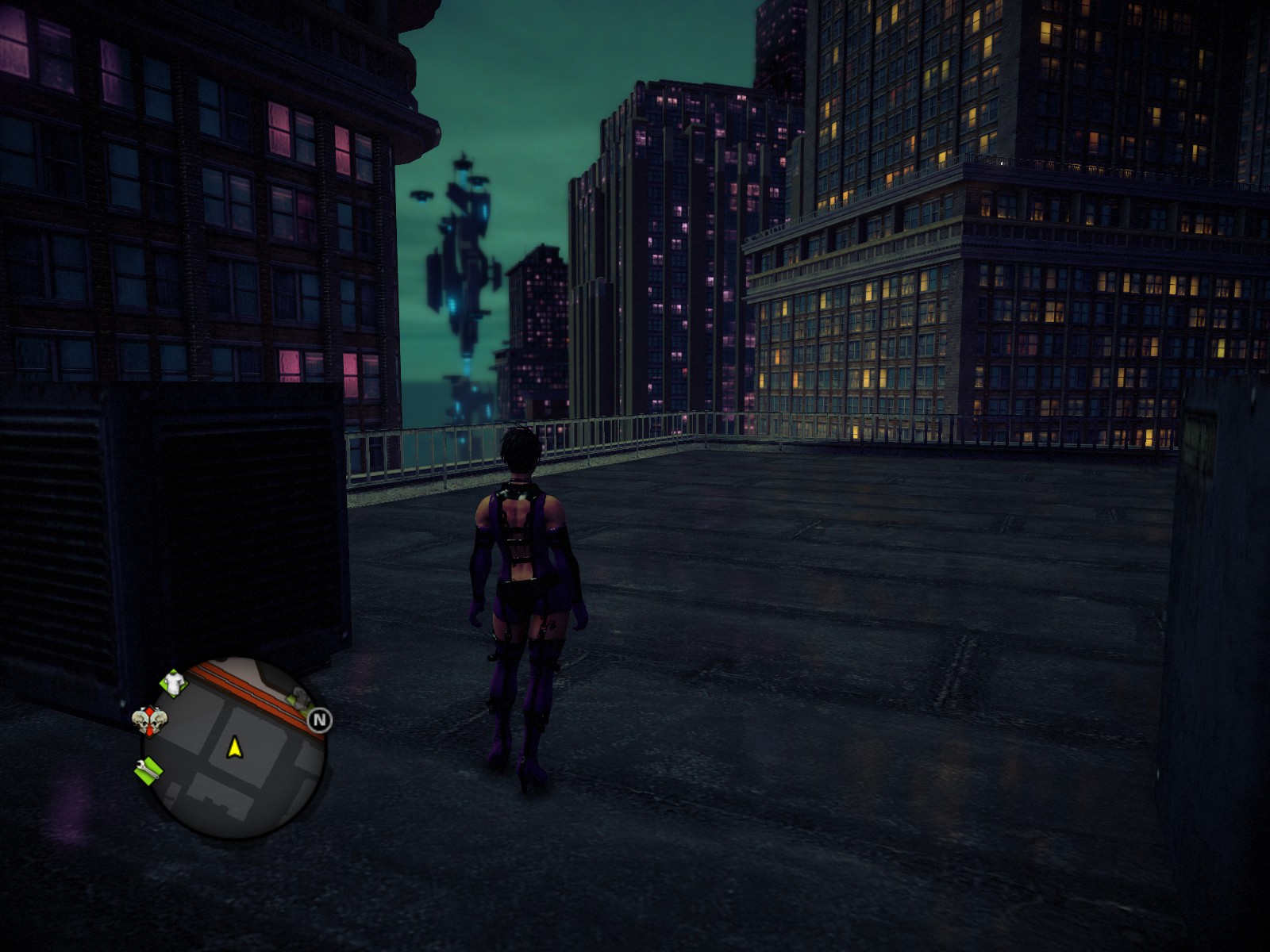Screen dimensions: 1270x952
Task: Select the white shirt clothing store marker
Action: [174, 681]
